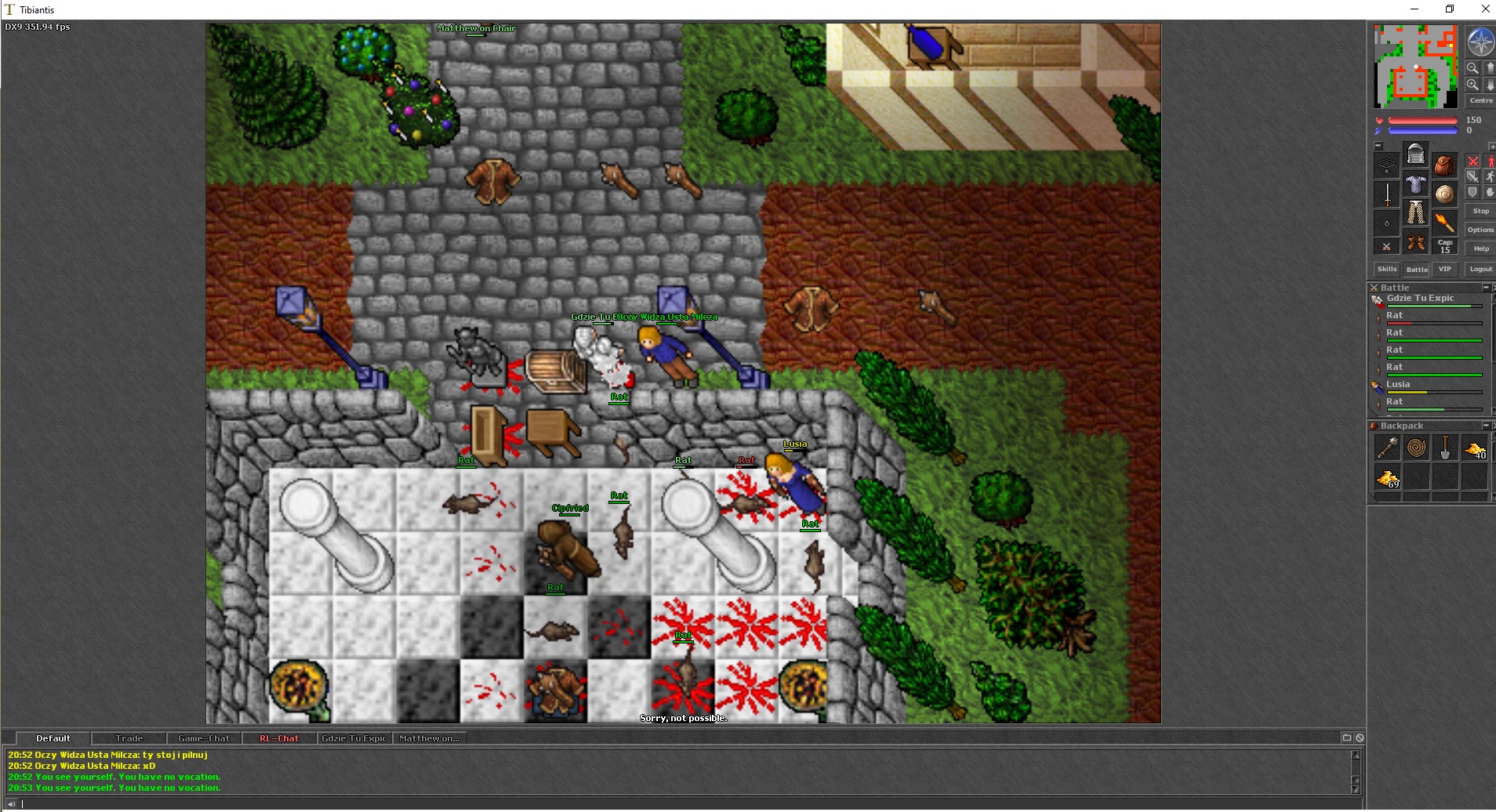Switch to the Trade chat tab

click(129, 738)
